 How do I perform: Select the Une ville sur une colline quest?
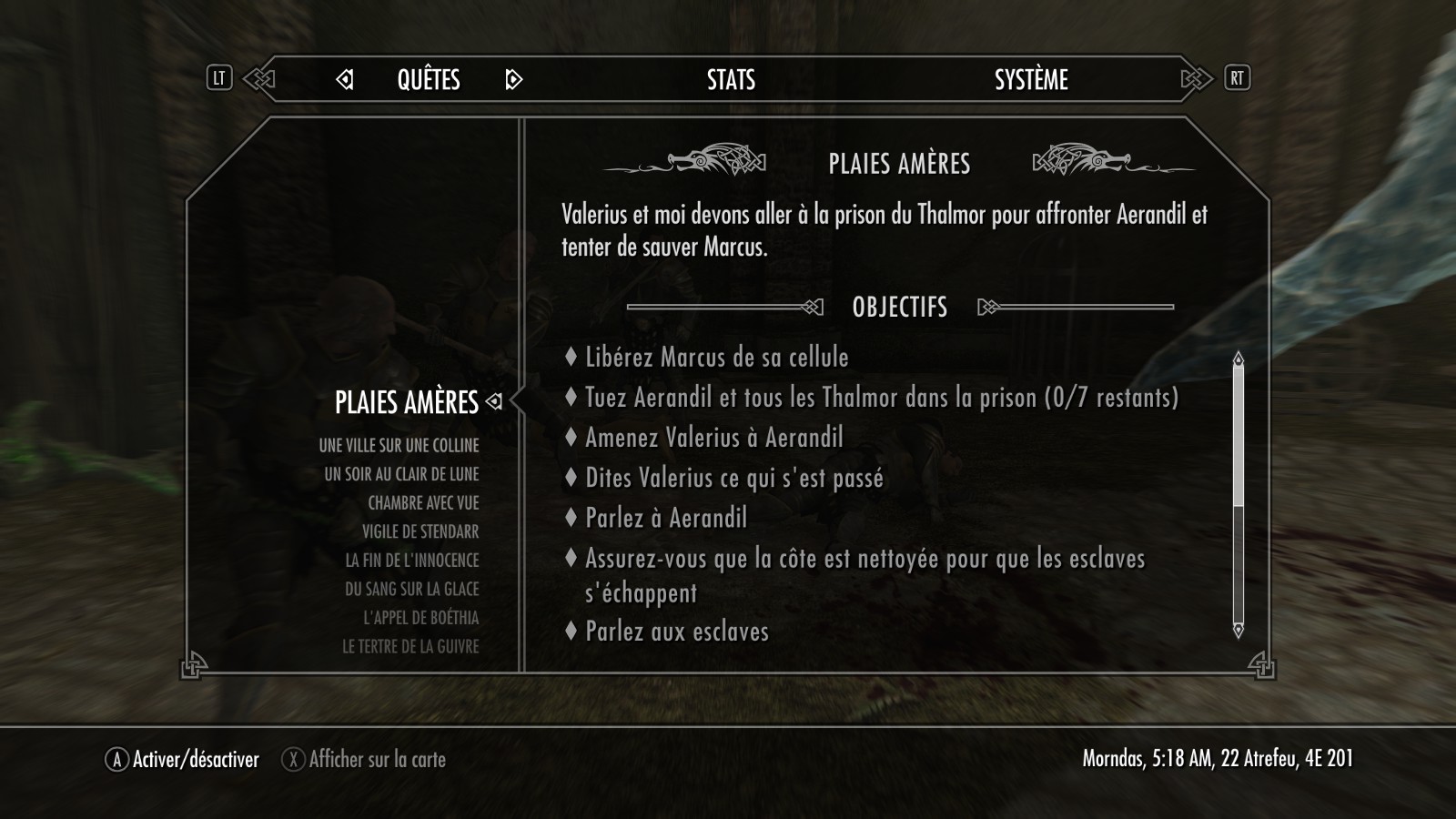[x=399, y=446]
